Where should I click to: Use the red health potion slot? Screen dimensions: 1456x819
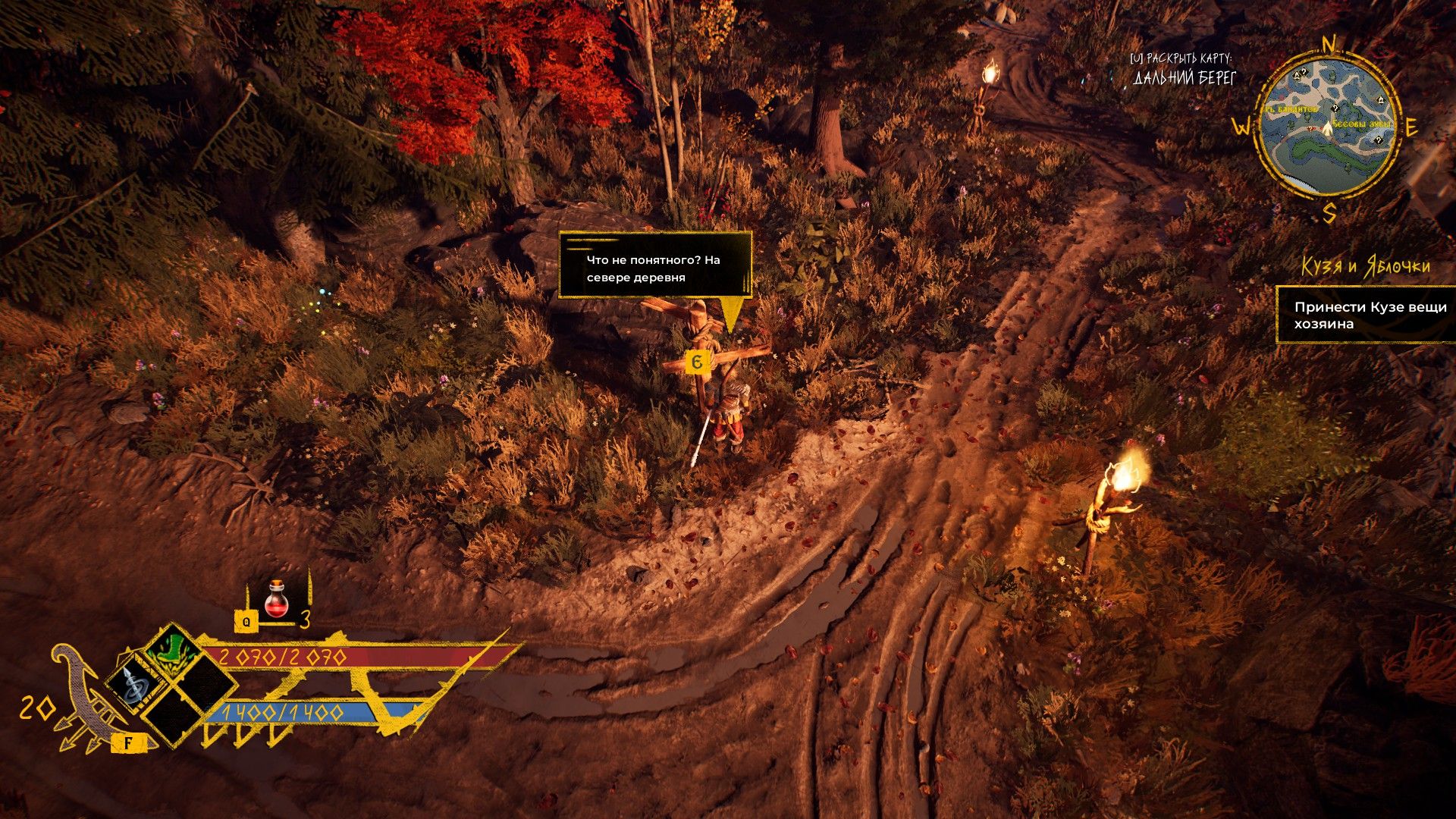coord(277,600)
